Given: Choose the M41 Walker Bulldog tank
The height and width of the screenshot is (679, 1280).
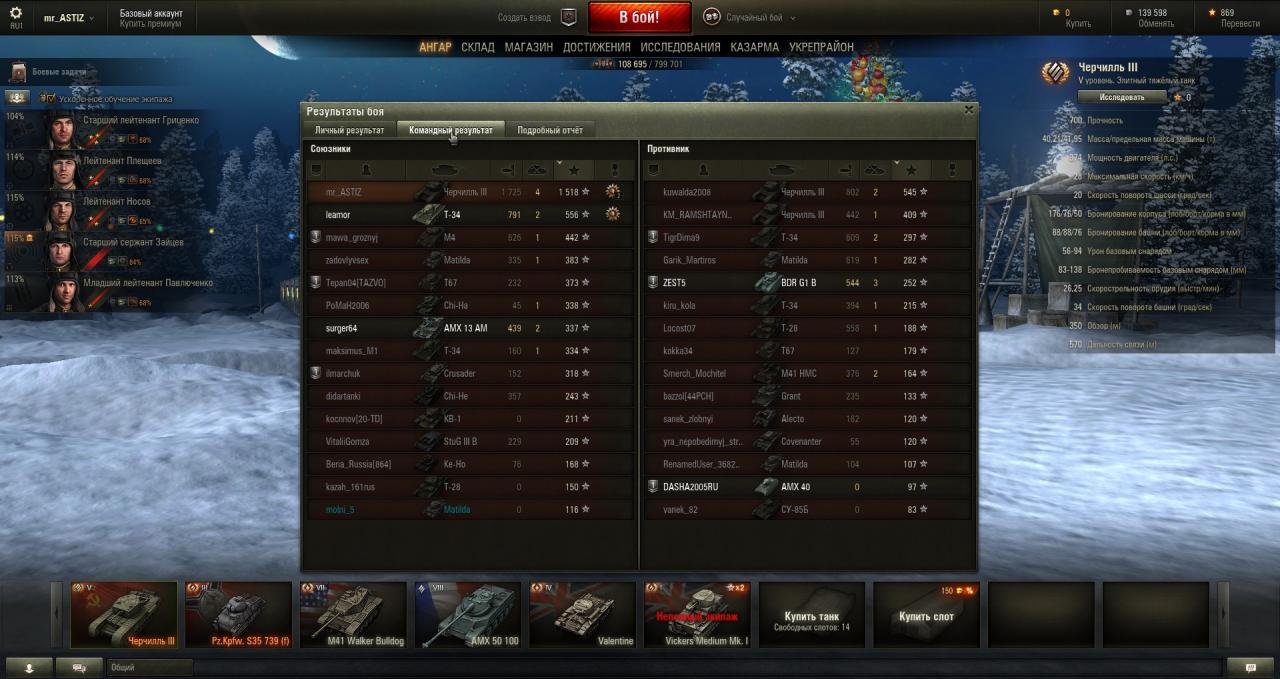Looking at the screenshot, I should (353, 615).
